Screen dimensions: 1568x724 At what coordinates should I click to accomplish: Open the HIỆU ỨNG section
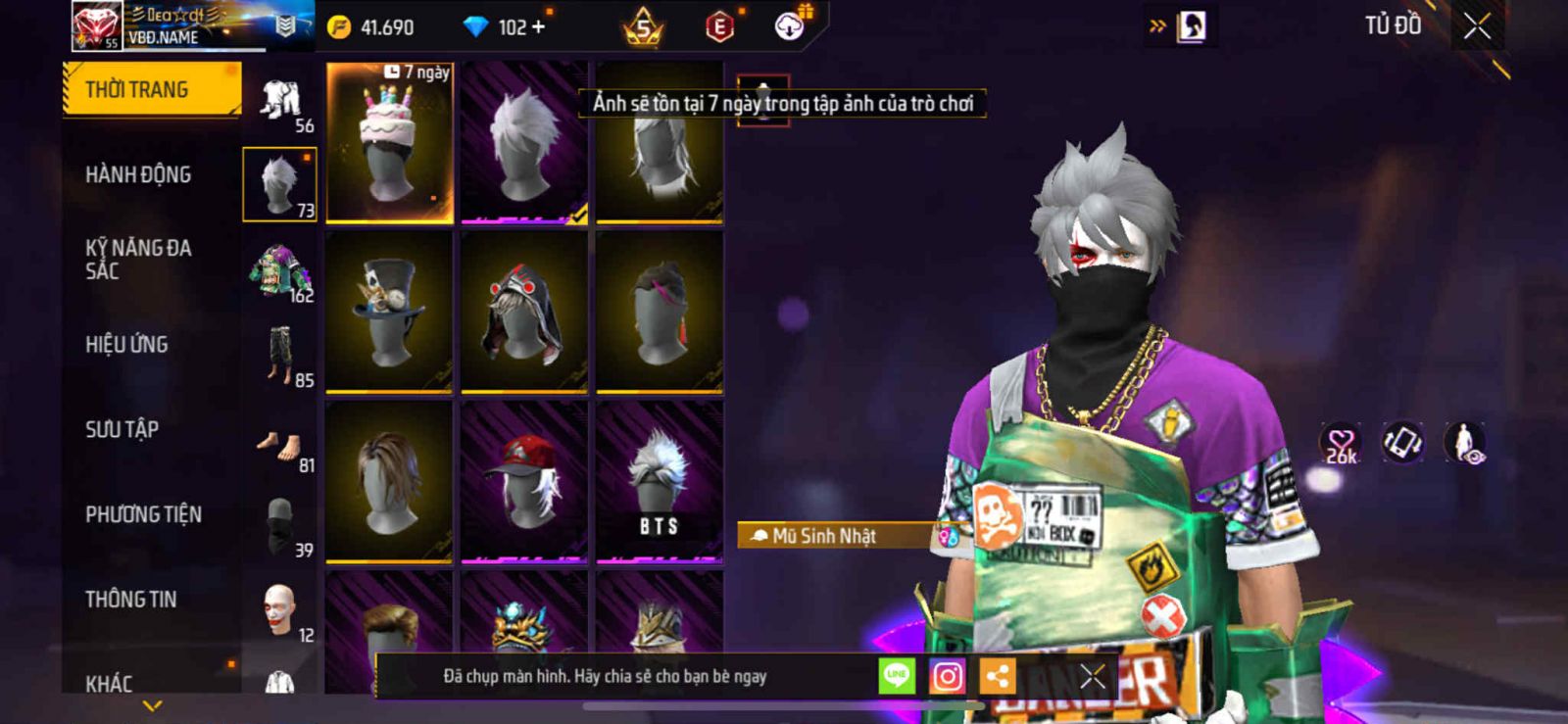(x=126, y=345)
